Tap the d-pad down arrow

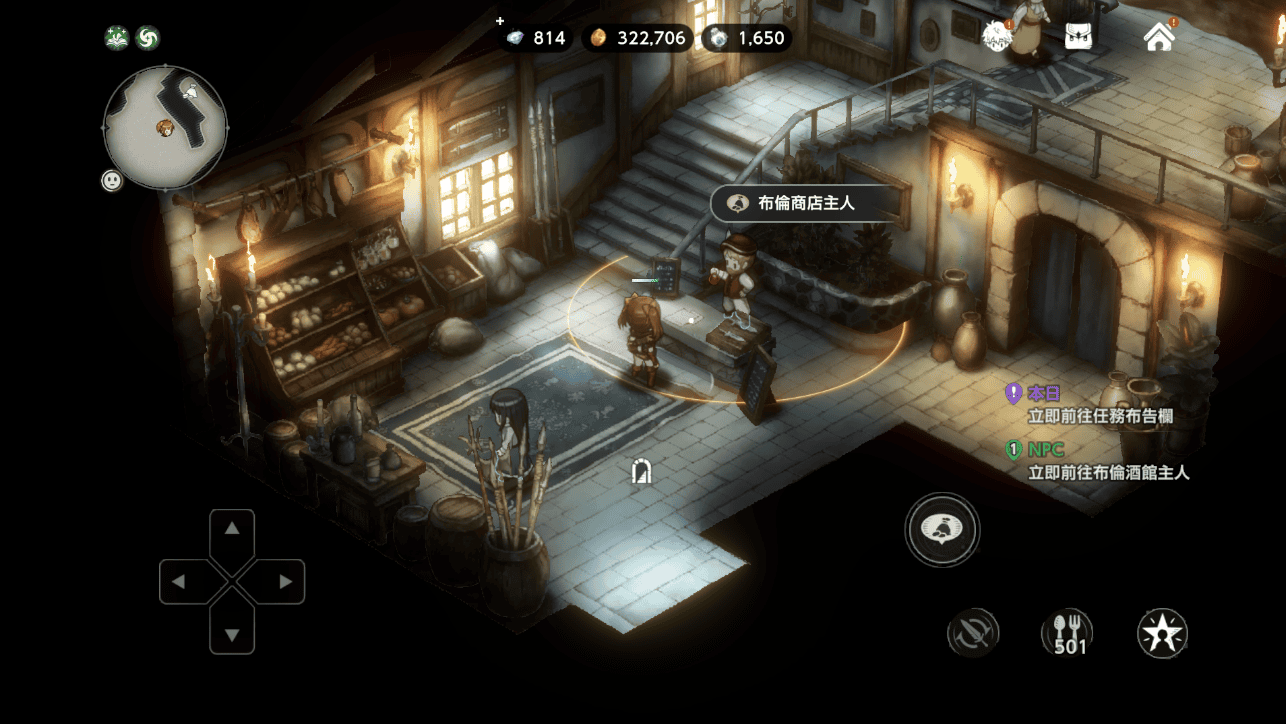pyautogui.click(x=232, y=634)
